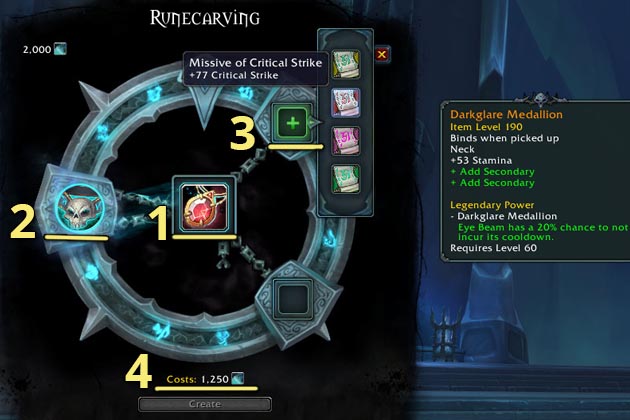Click the green plus missive slot

pyautogui.click(x=292, y=123)
